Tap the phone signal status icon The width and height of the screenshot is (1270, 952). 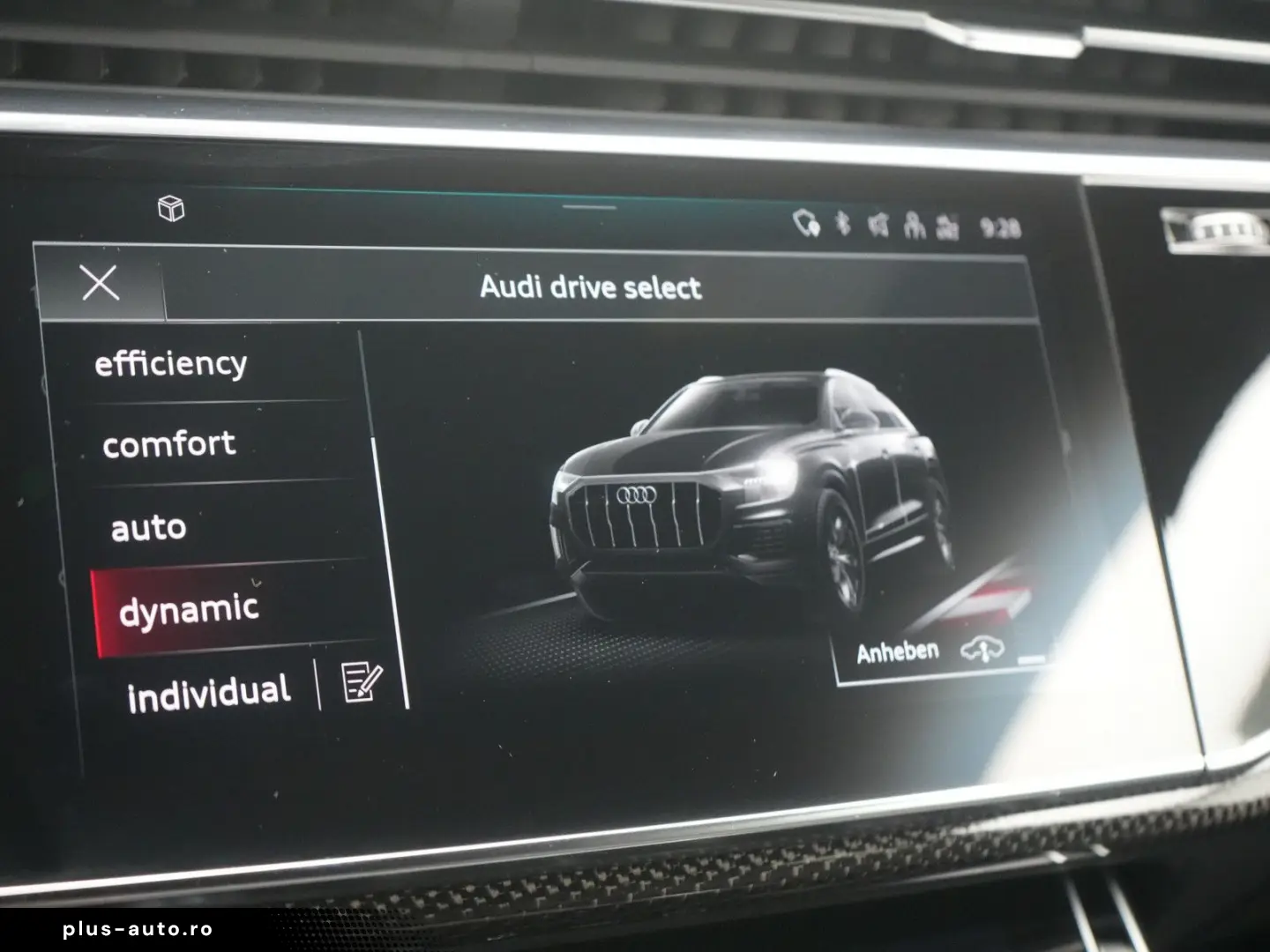click(804, 225)
